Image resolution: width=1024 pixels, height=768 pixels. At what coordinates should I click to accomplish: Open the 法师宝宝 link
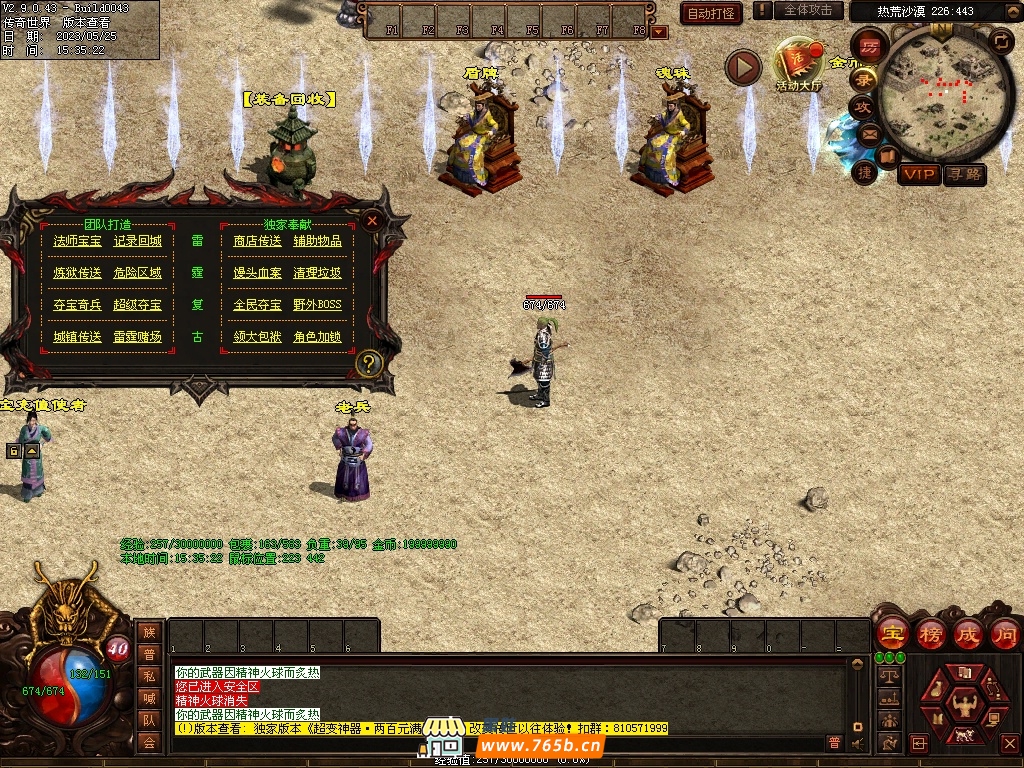[77, 241]
